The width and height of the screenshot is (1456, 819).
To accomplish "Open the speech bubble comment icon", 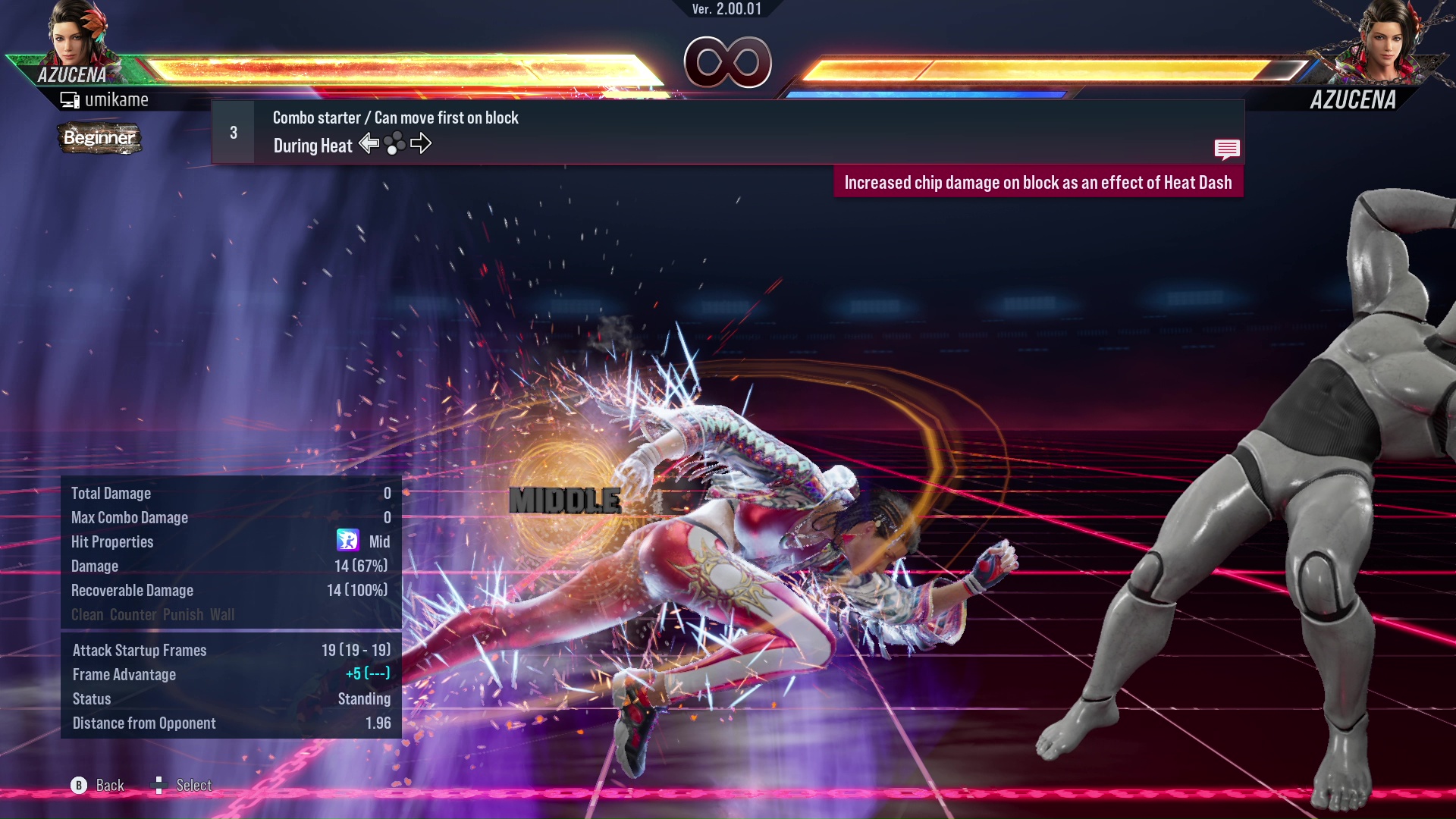I will click(x=1227, y=149).
